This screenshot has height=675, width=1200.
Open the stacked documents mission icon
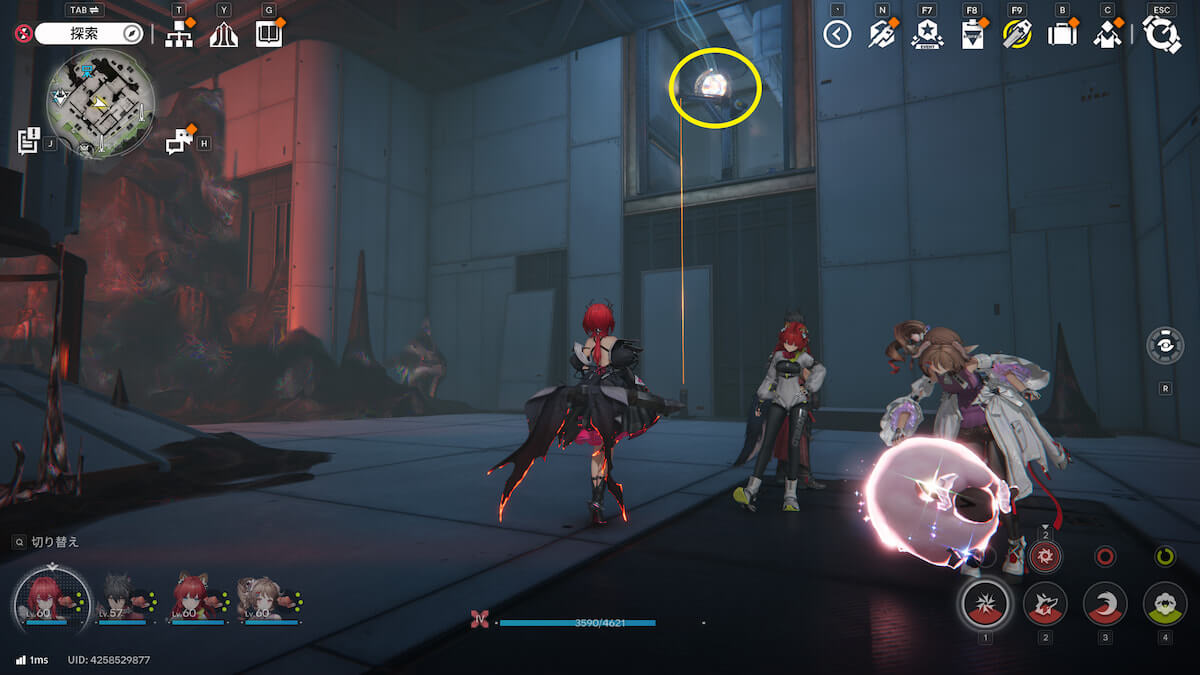click(x=28, y=141)
